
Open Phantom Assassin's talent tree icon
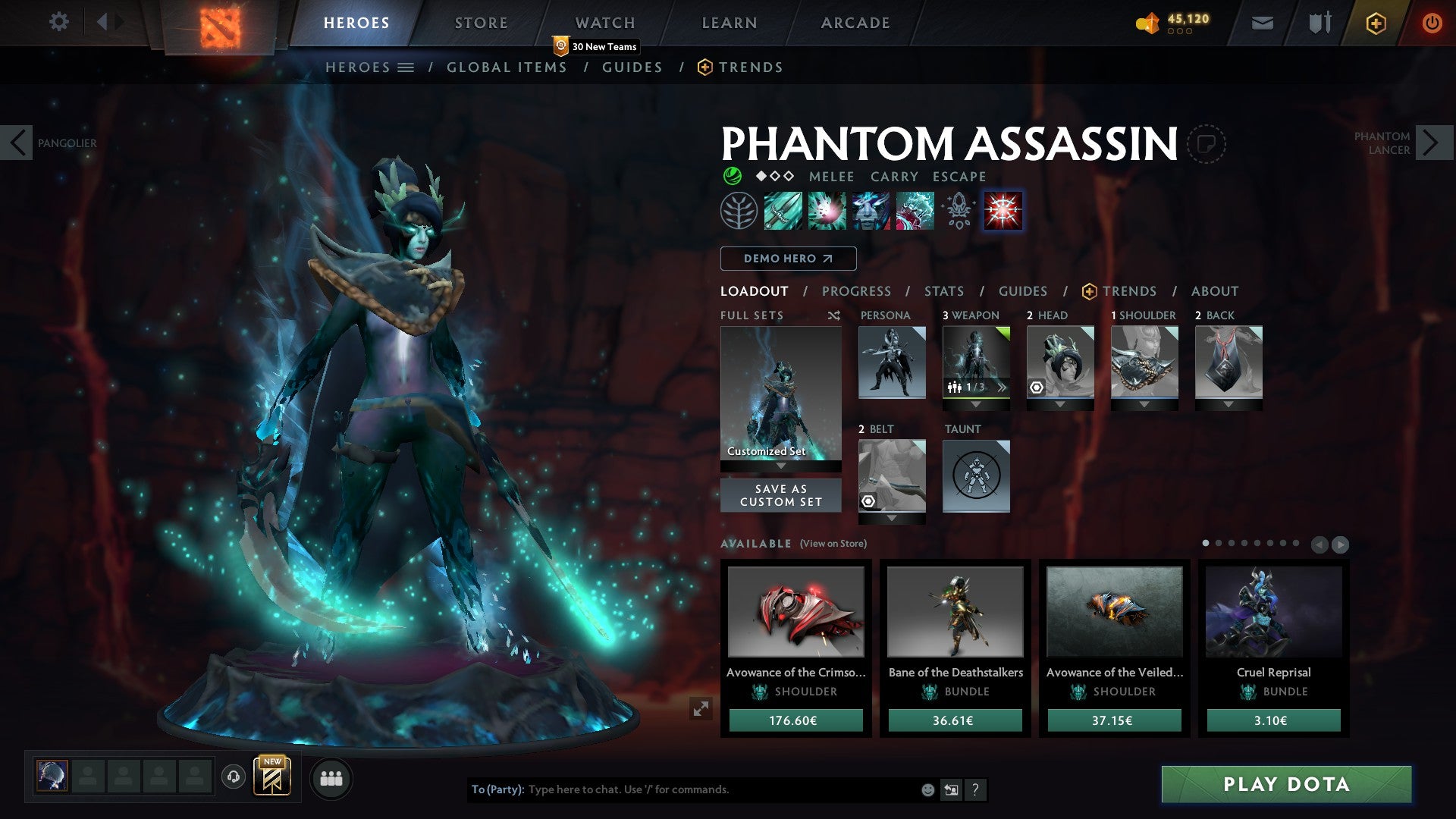[x=739, y=211]
